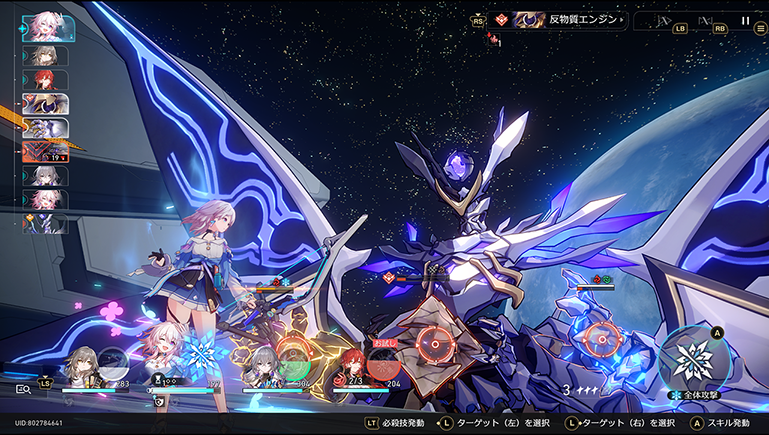Open the hamburger menu in the corner

pyautogui.click(x=761, y=29)
